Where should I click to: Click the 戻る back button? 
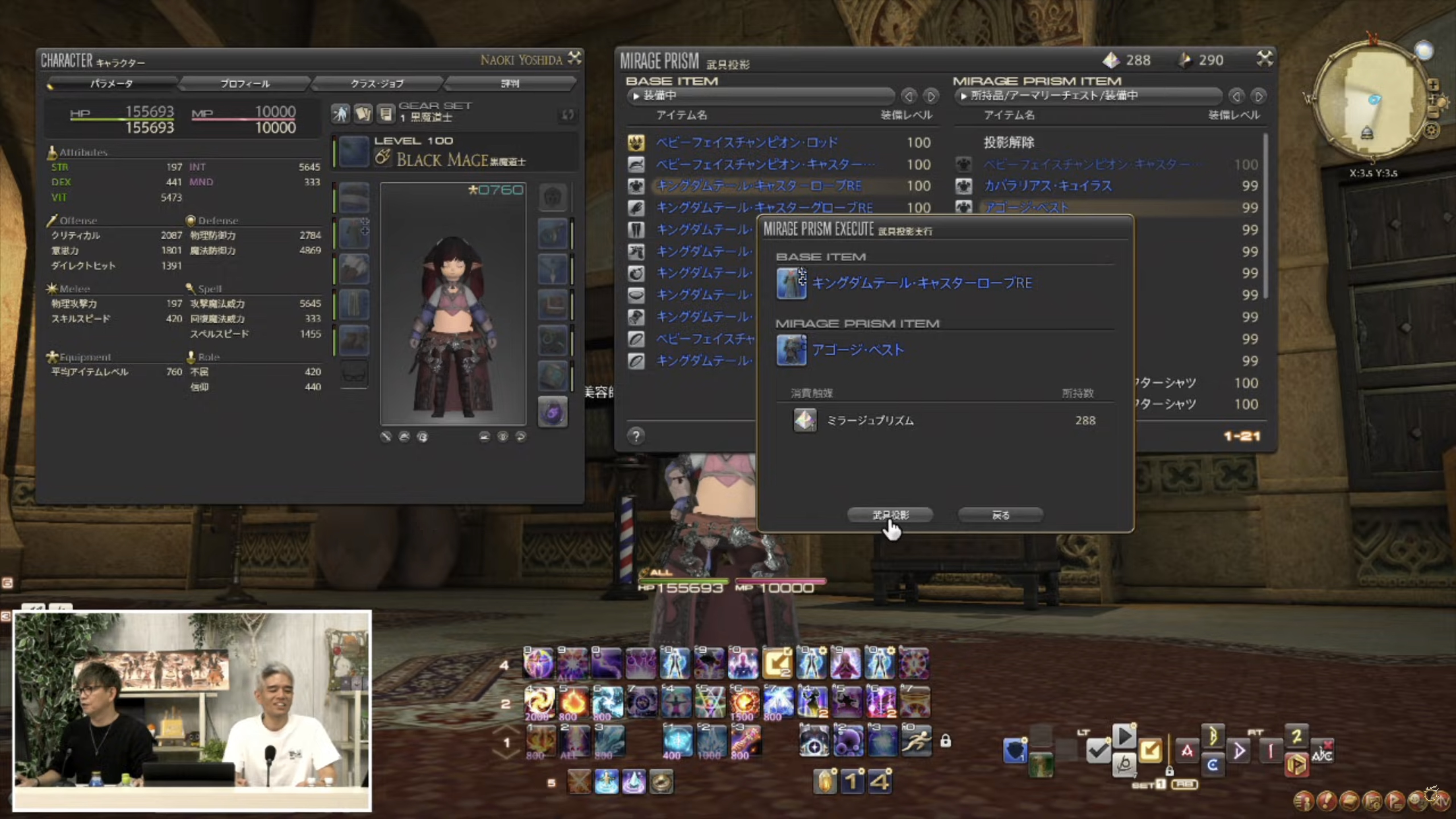(x=1000, y=515)
